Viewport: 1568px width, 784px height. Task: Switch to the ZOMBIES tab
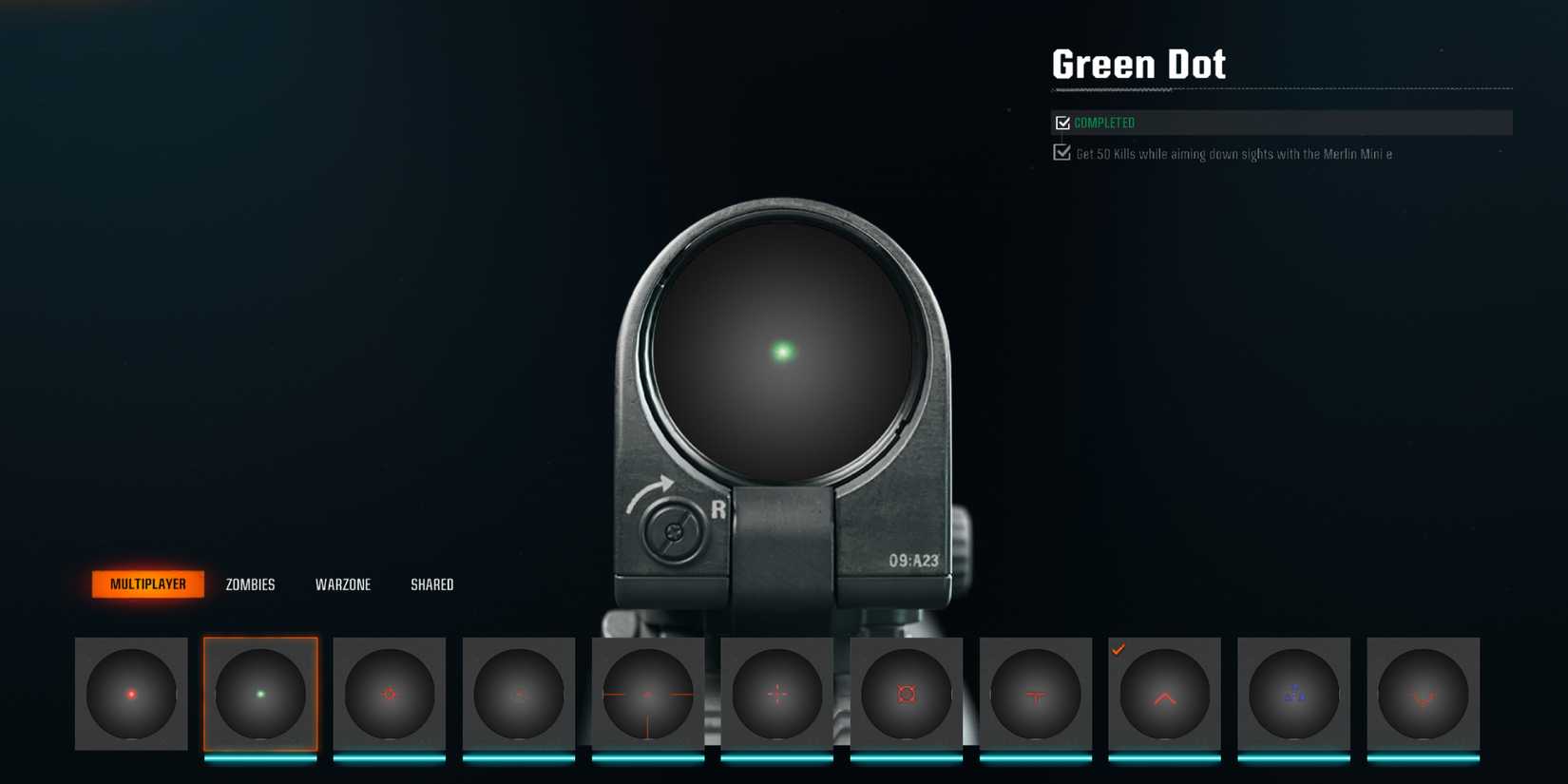[250, 584]
